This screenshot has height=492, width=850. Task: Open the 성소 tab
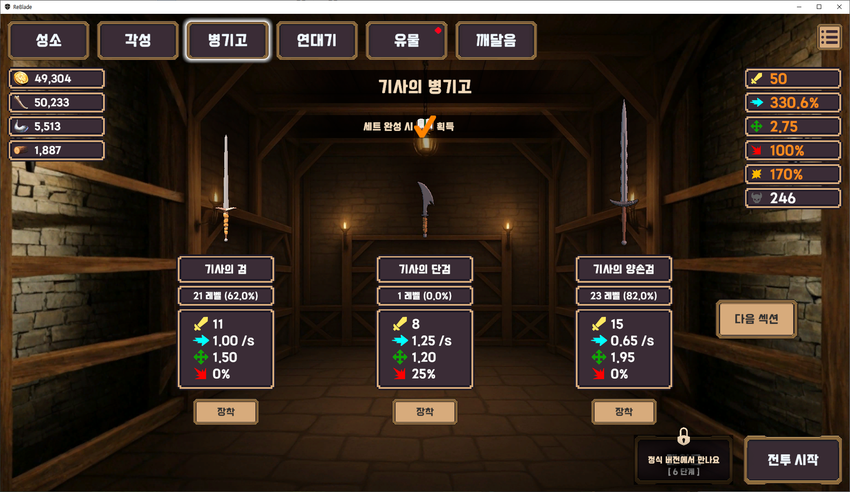coord(48,41)
